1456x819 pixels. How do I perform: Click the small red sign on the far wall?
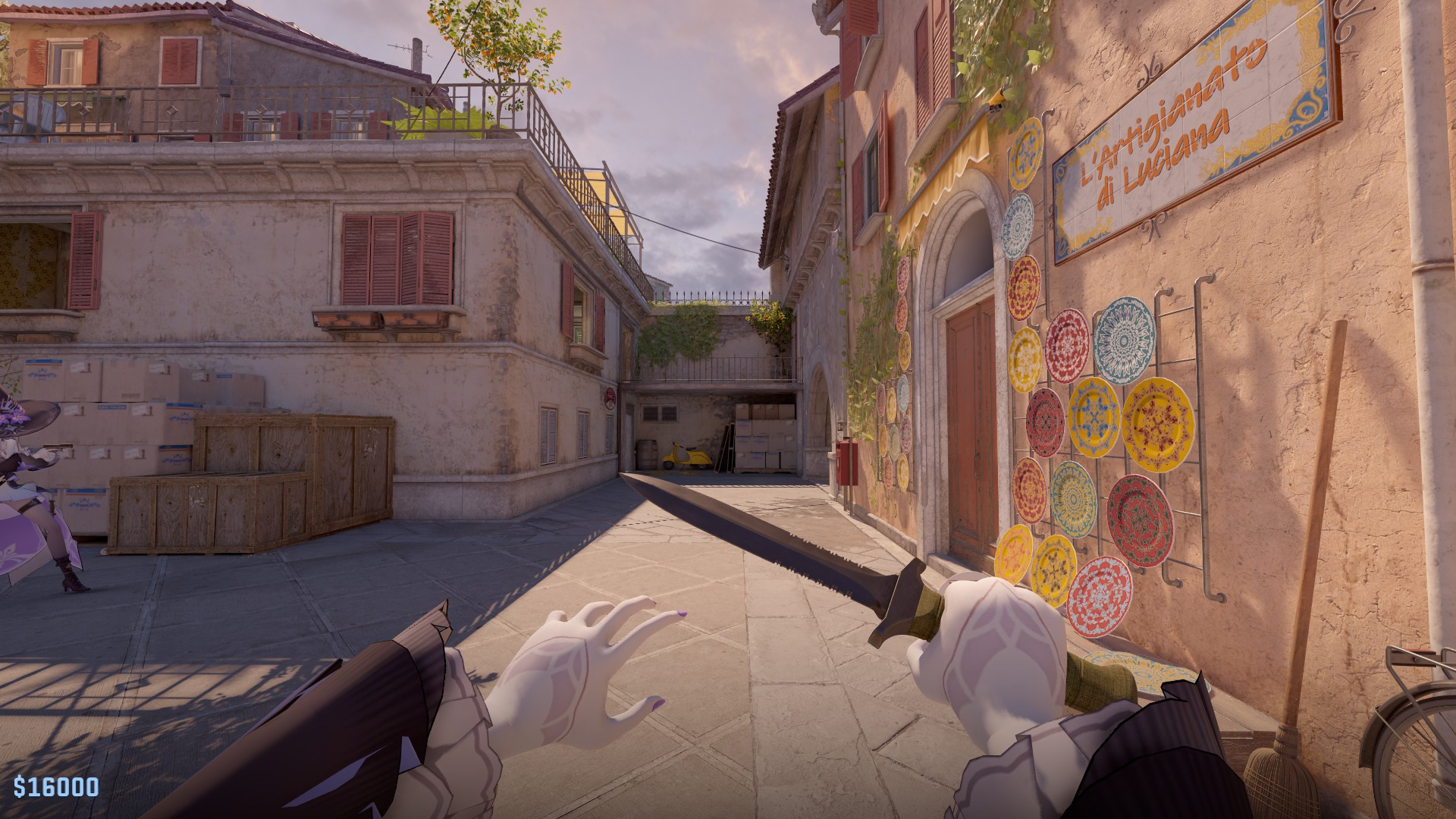pos(610,398)
